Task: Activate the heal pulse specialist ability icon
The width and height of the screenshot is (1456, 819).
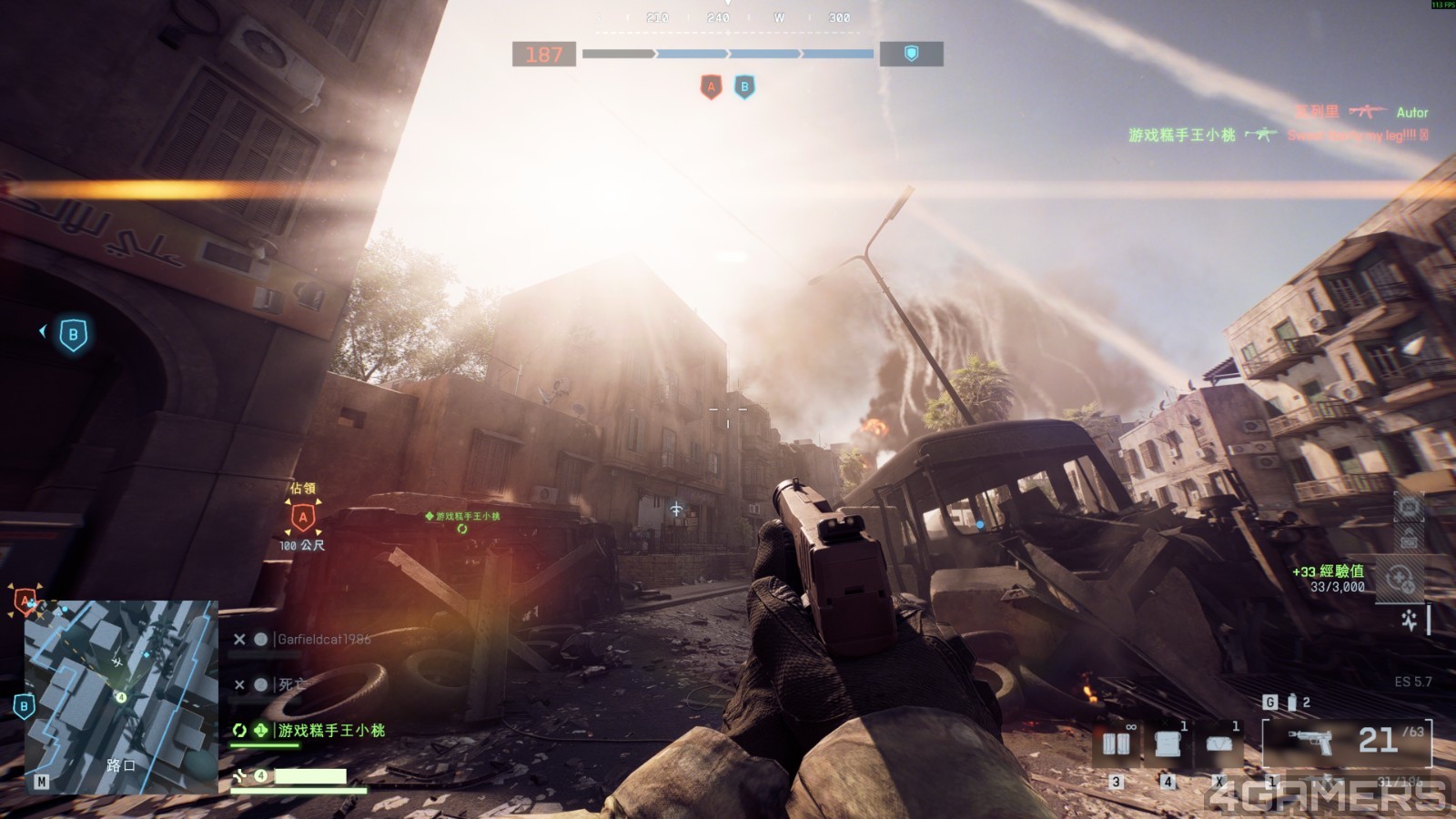Action: pyautogui.click(x=1410, y=621)
